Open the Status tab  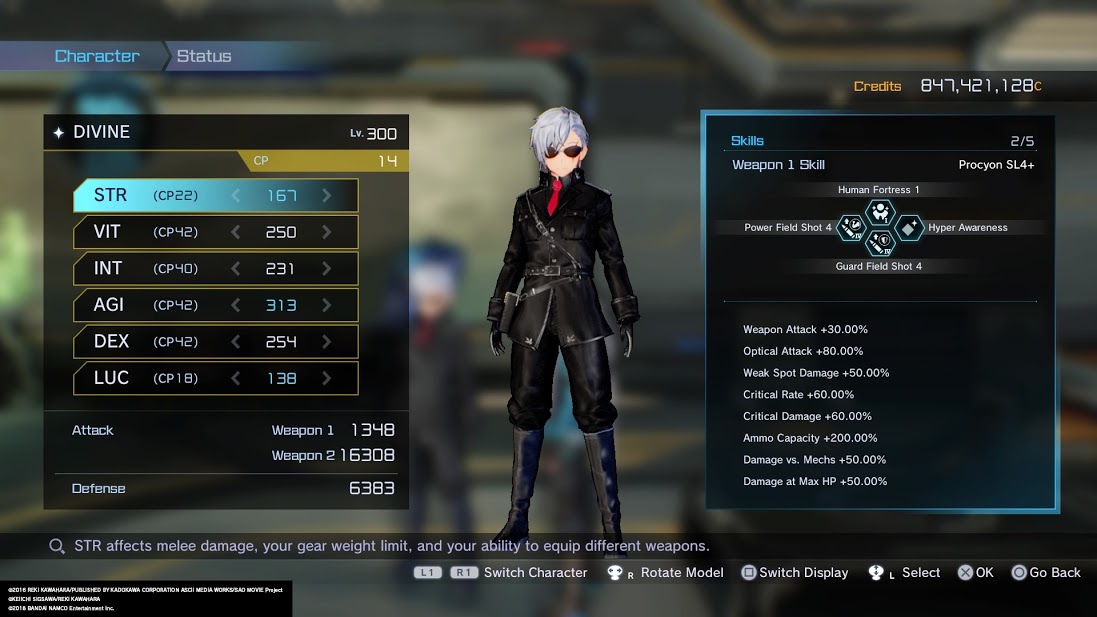204,56
